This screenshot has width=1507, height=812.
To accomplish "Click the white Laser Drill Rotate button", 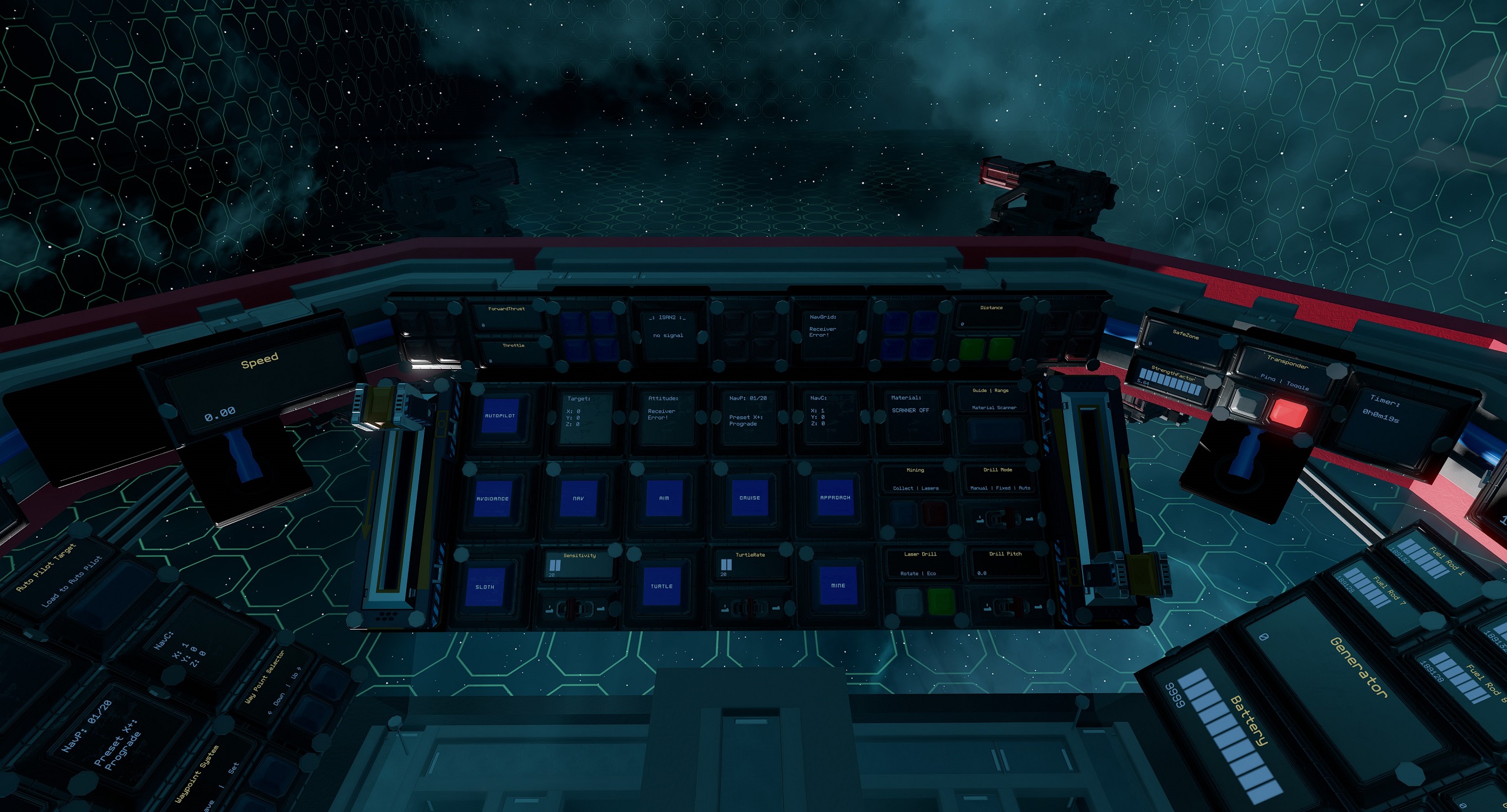I will click(x=909, y=601).
